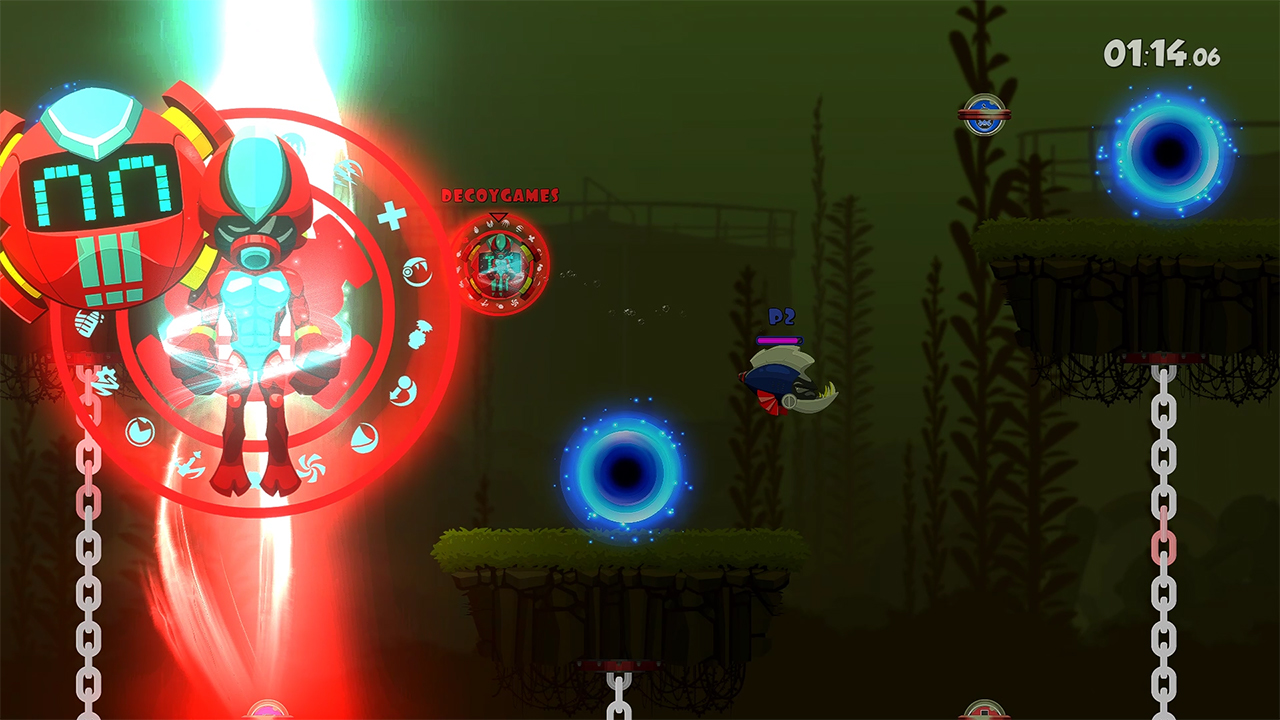1280x720 pixels.
Task: Expand the triangle marker above the DECOYGAMES badge
Action: pyautogui.click(x=498, y=216)
